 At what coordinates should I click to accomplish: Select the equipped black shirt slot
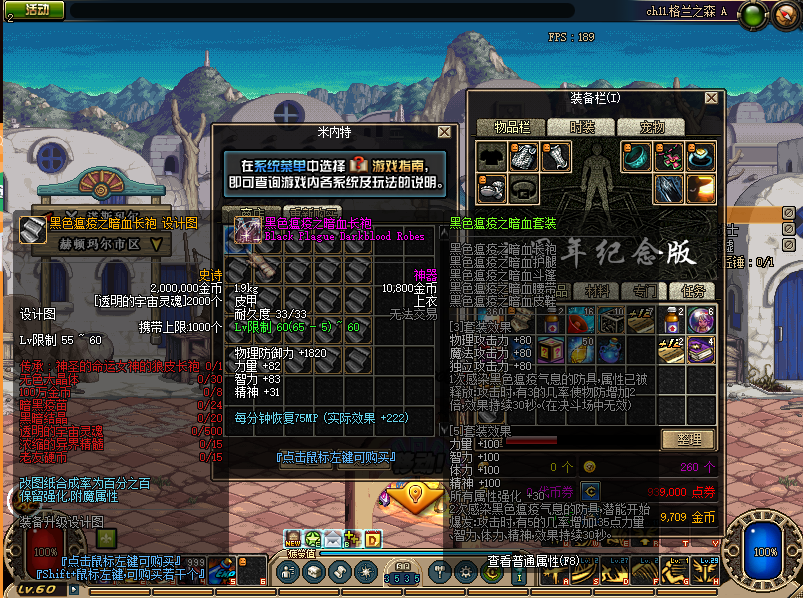pyautogui.click(x=491, y=156)
